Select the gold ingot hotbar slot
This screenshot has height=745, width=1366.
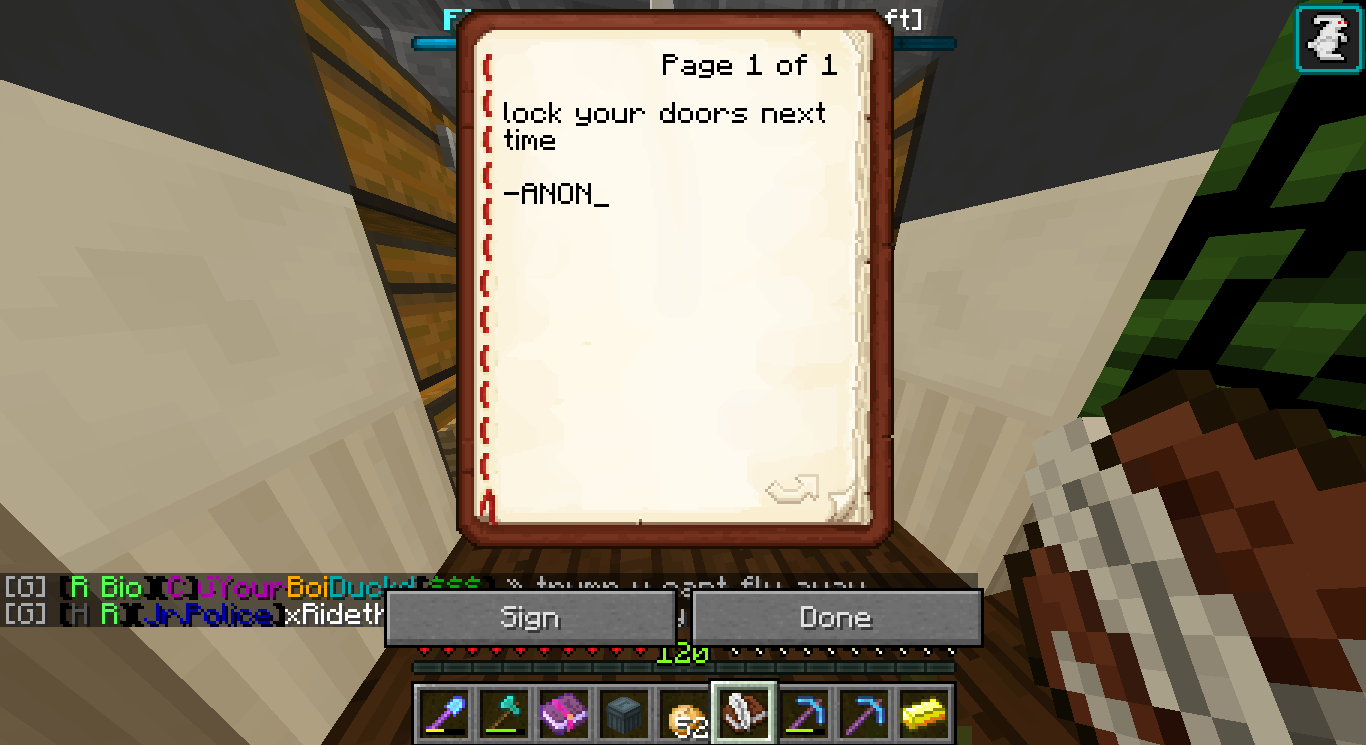923,714
